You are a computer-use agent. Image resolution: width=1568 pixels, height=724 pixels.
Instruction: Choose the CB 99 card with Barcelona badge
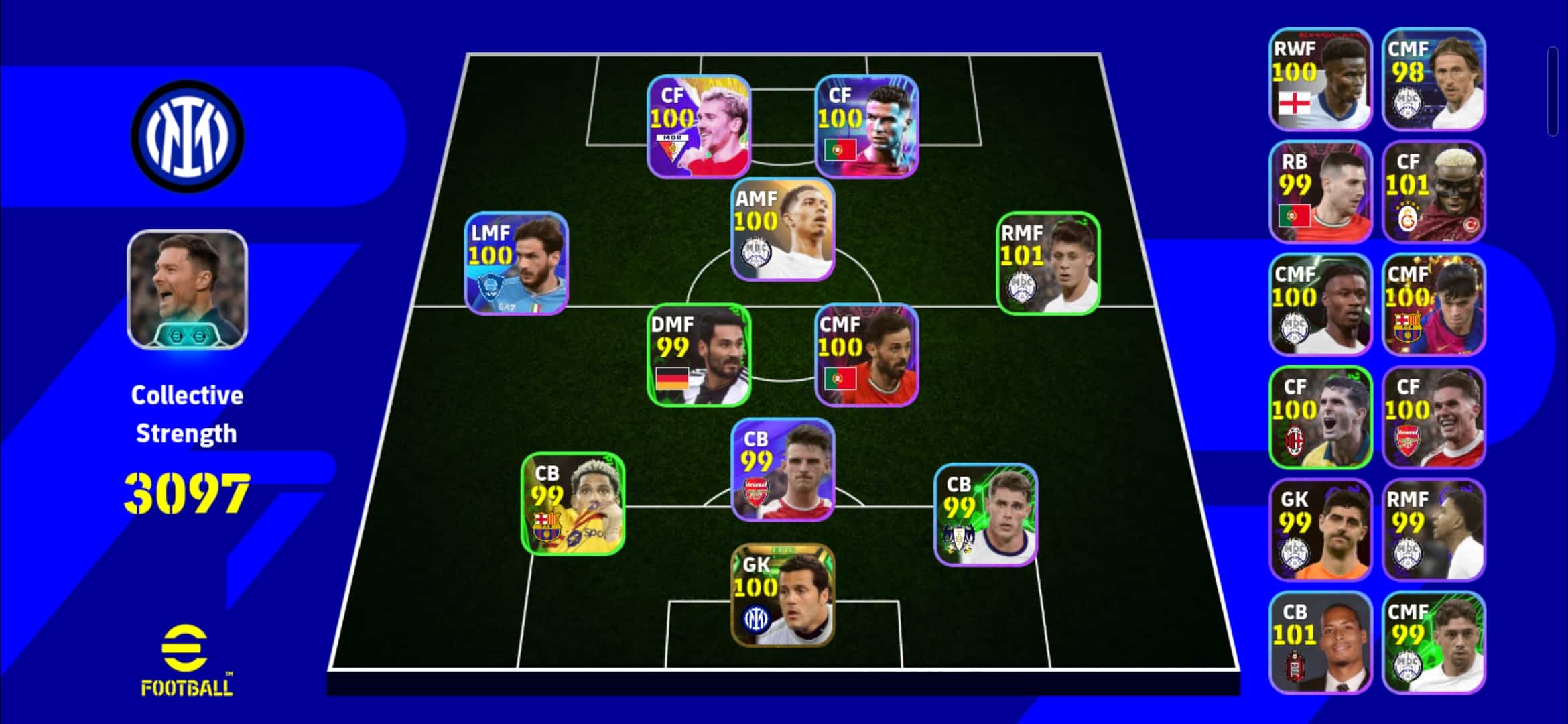(573, 503)
